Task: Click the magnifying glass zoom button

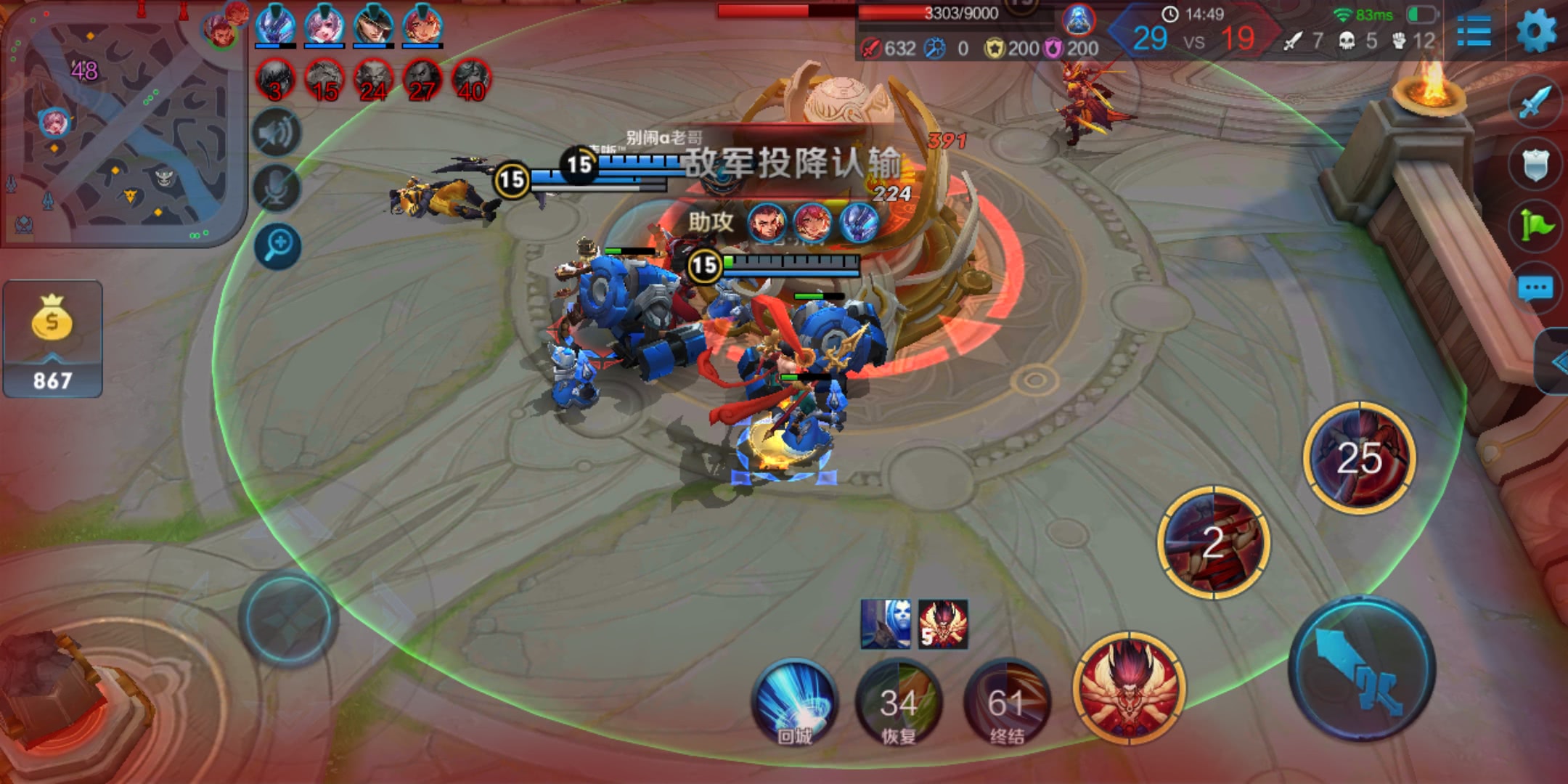Action: click(x=277, y=245)
